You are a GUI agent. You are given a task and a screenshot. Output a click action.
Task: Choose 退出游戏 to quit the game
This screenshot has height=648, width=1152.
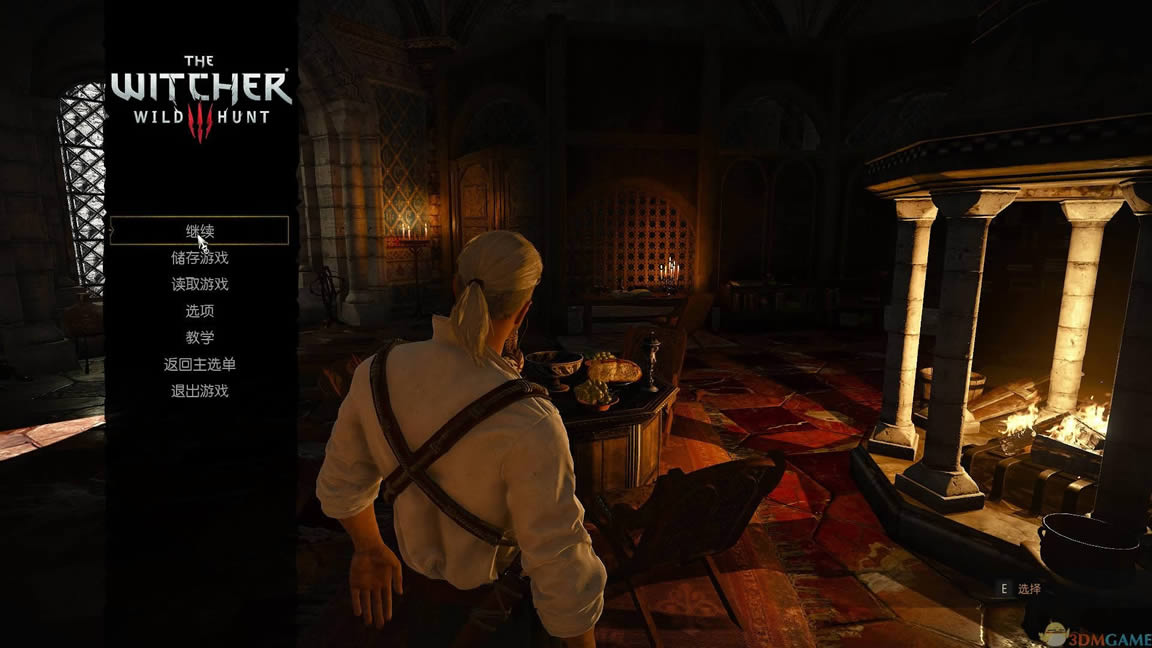click(200, 391)
